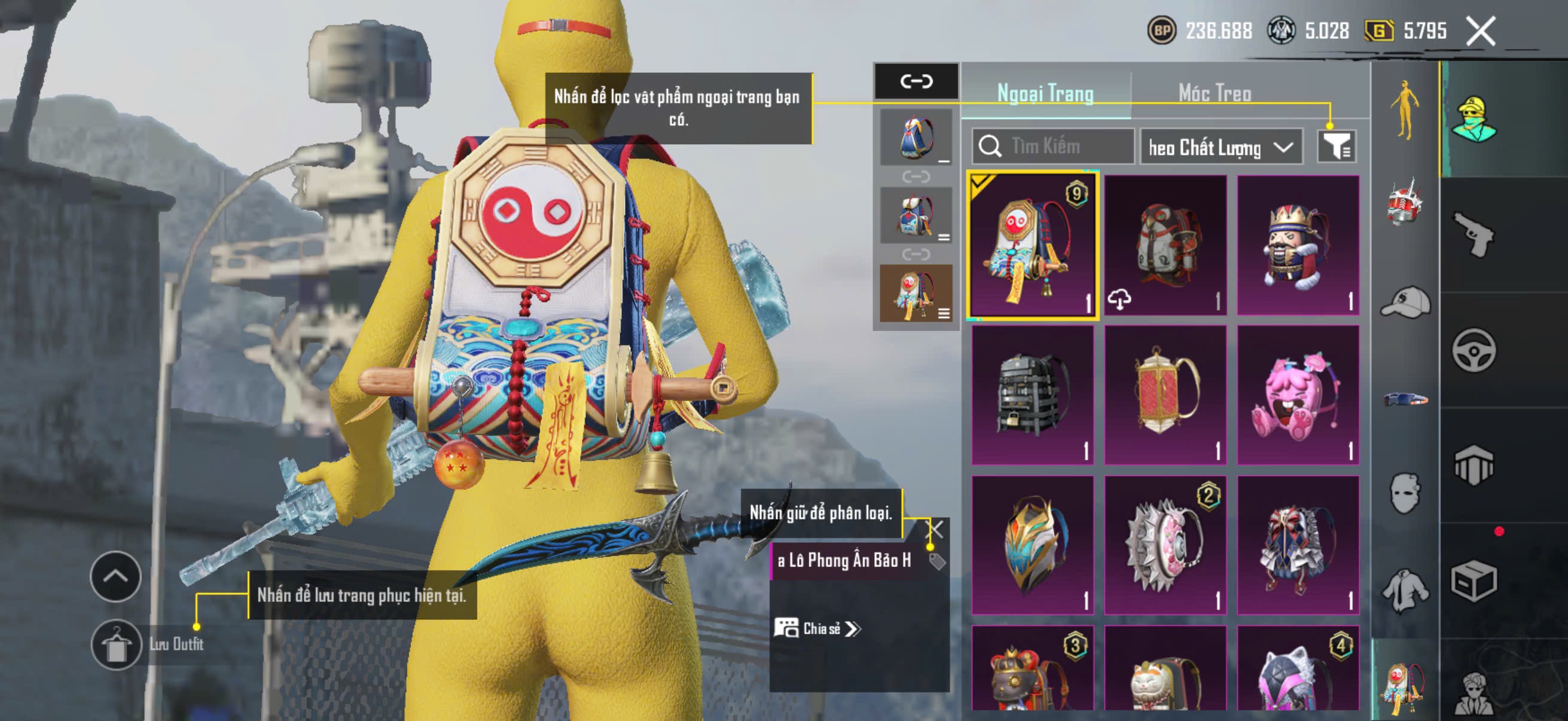Expand the round up-arrow button
This screenshot has width=1568, height=721.
coord(115,576)
